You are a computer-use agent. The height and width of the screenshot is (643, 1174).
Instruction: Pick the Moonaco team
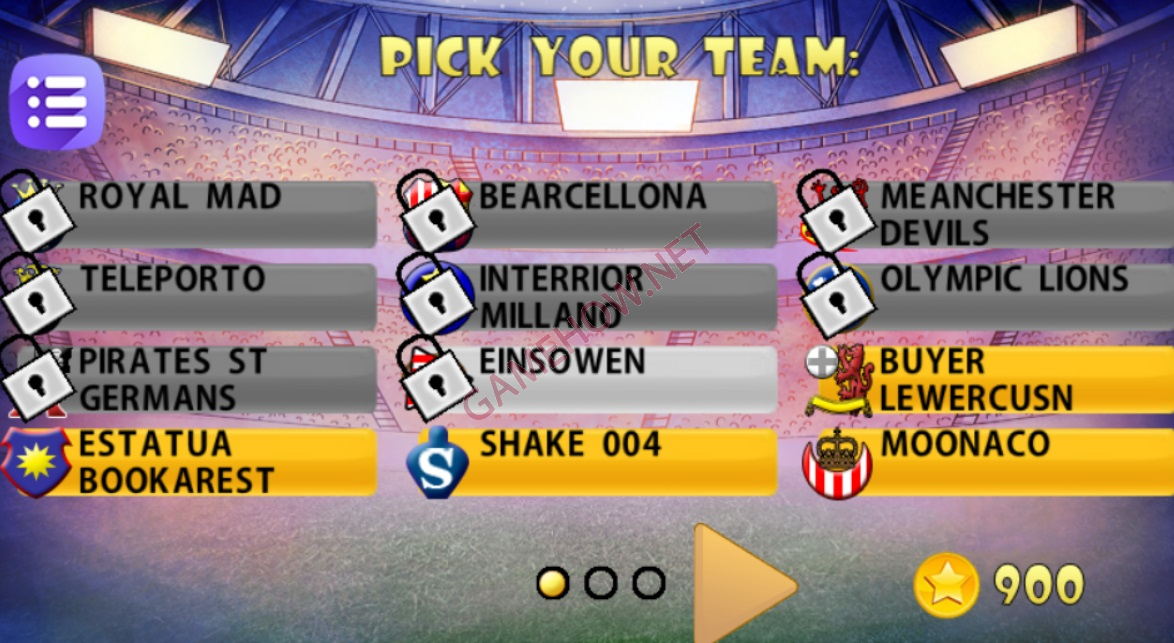pos(1000,462)
